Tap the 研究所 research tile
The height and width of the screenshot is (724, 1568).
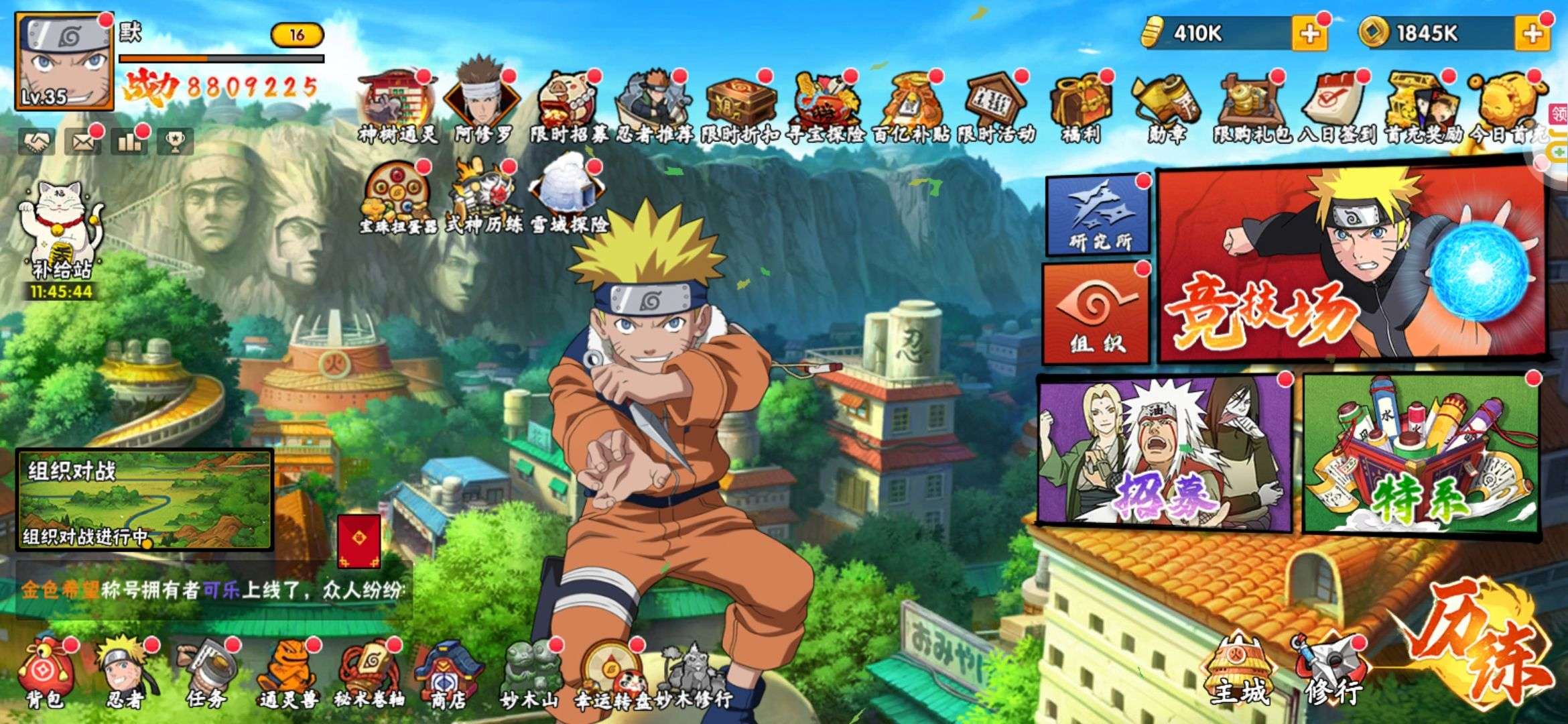click(x=1098, y=216)
